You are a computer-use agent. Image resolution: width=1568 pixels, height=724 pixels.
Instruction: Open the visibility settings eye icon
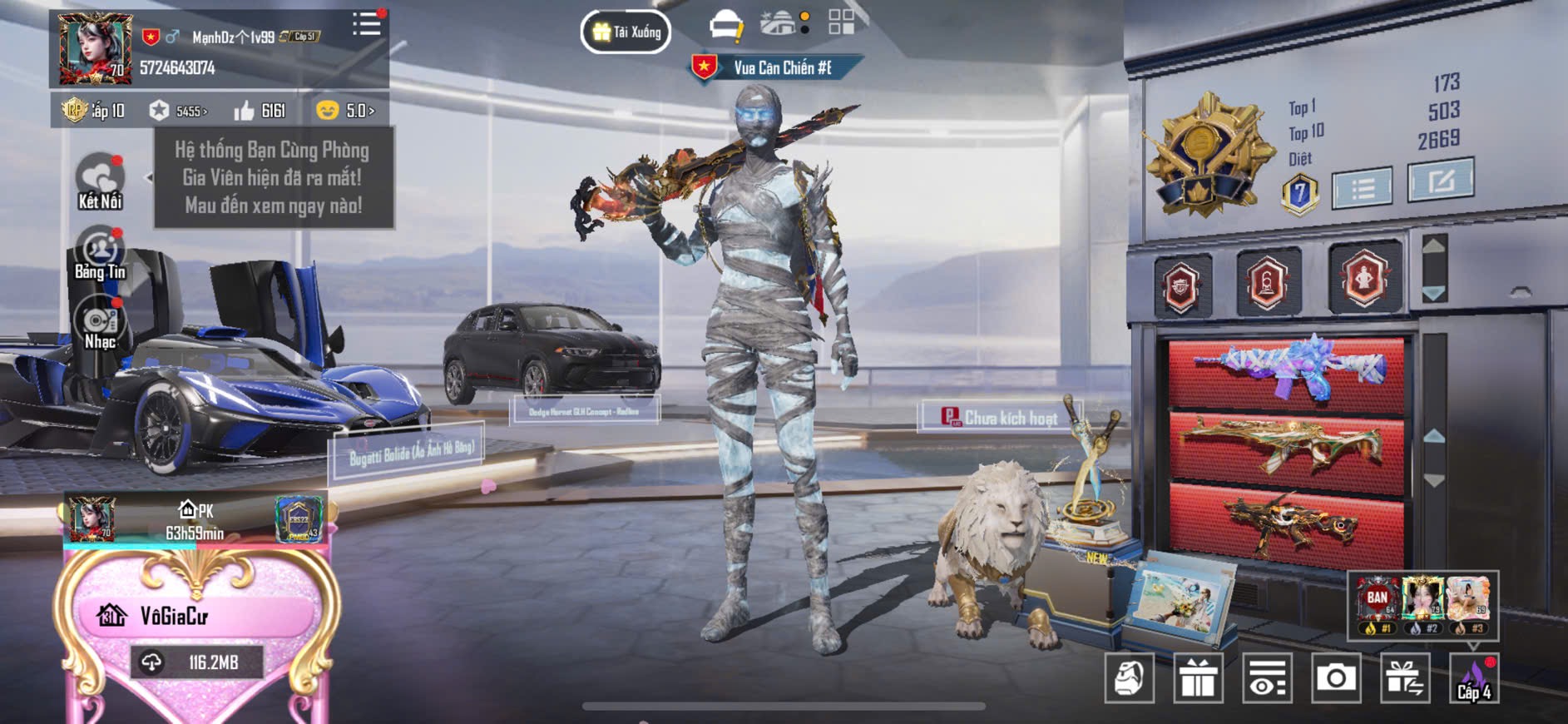(x=1267, y=679)
